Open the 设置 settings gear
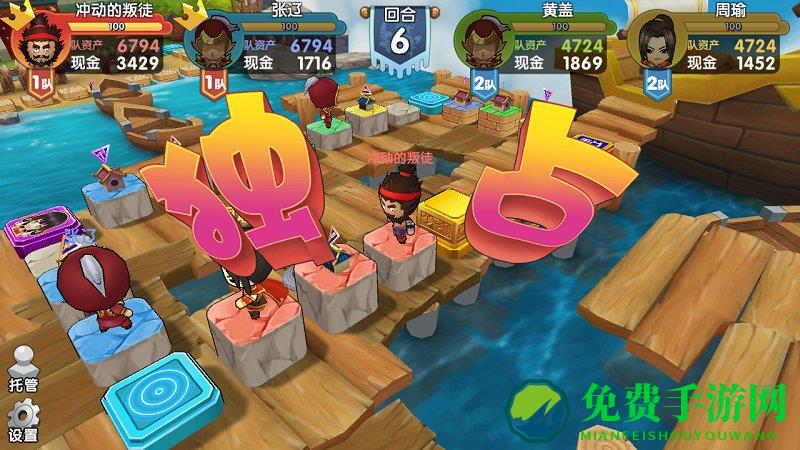Viewport: 800px width, 450px height. [22, 418]
